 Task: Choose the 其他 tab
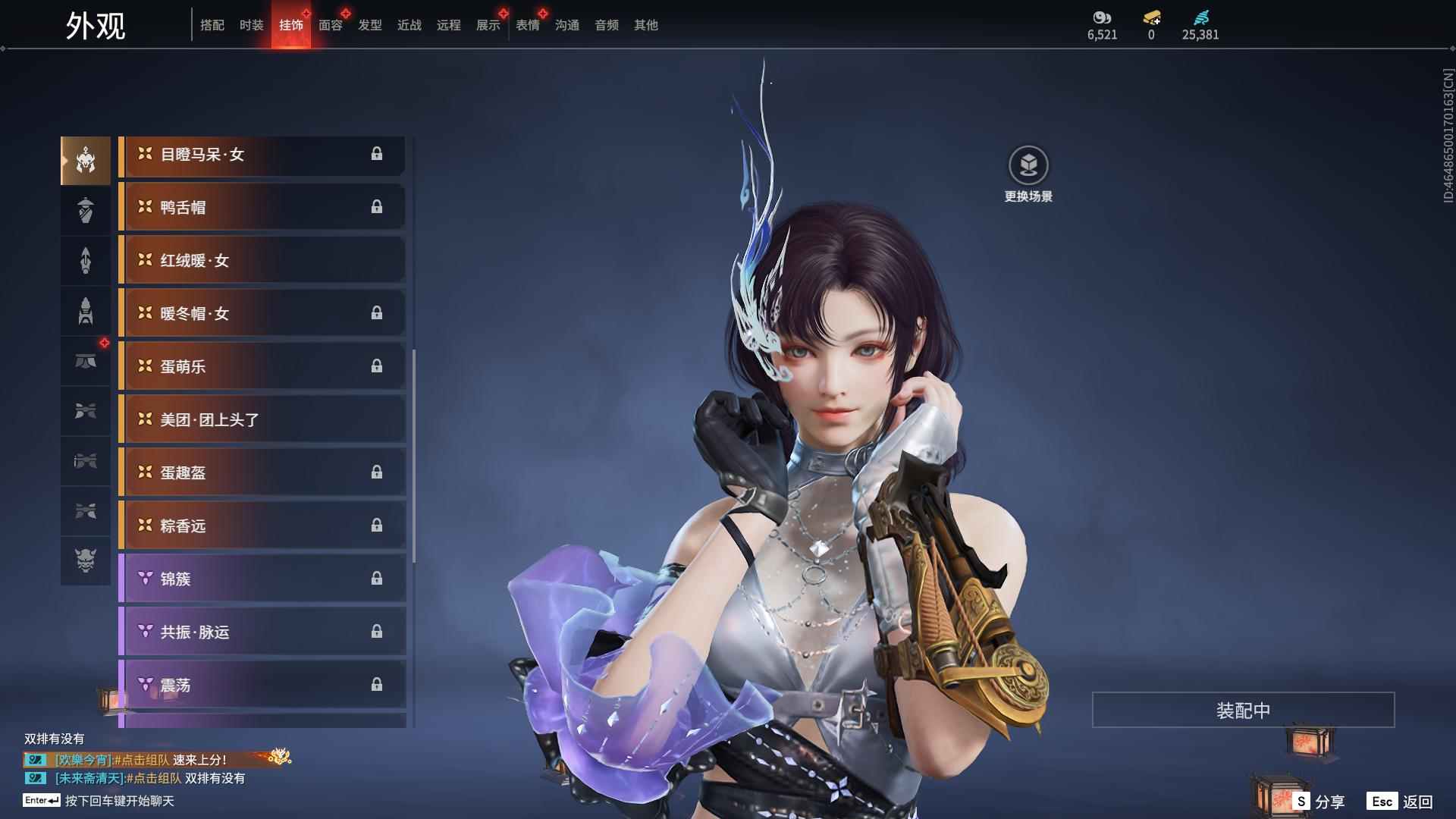645,25
